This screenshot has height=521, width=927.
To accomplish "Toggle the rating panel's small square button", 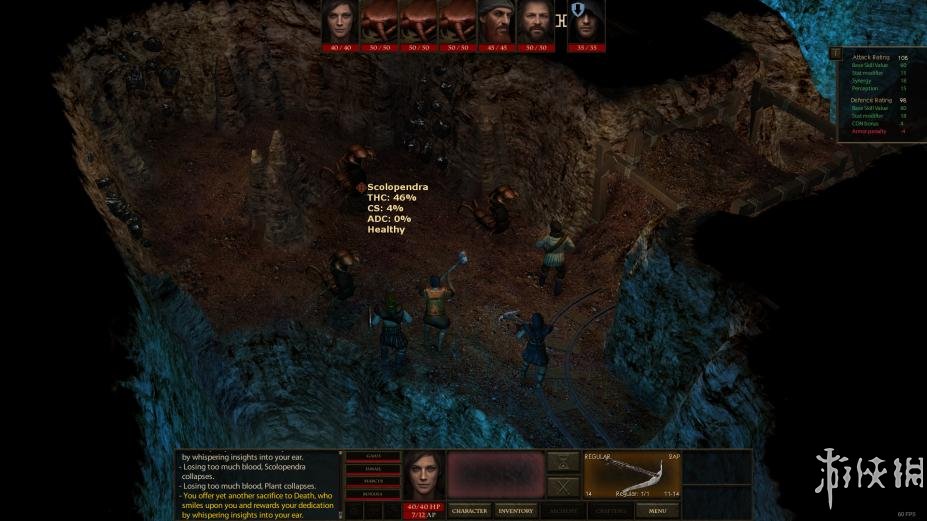I will (x=834, y=54).
